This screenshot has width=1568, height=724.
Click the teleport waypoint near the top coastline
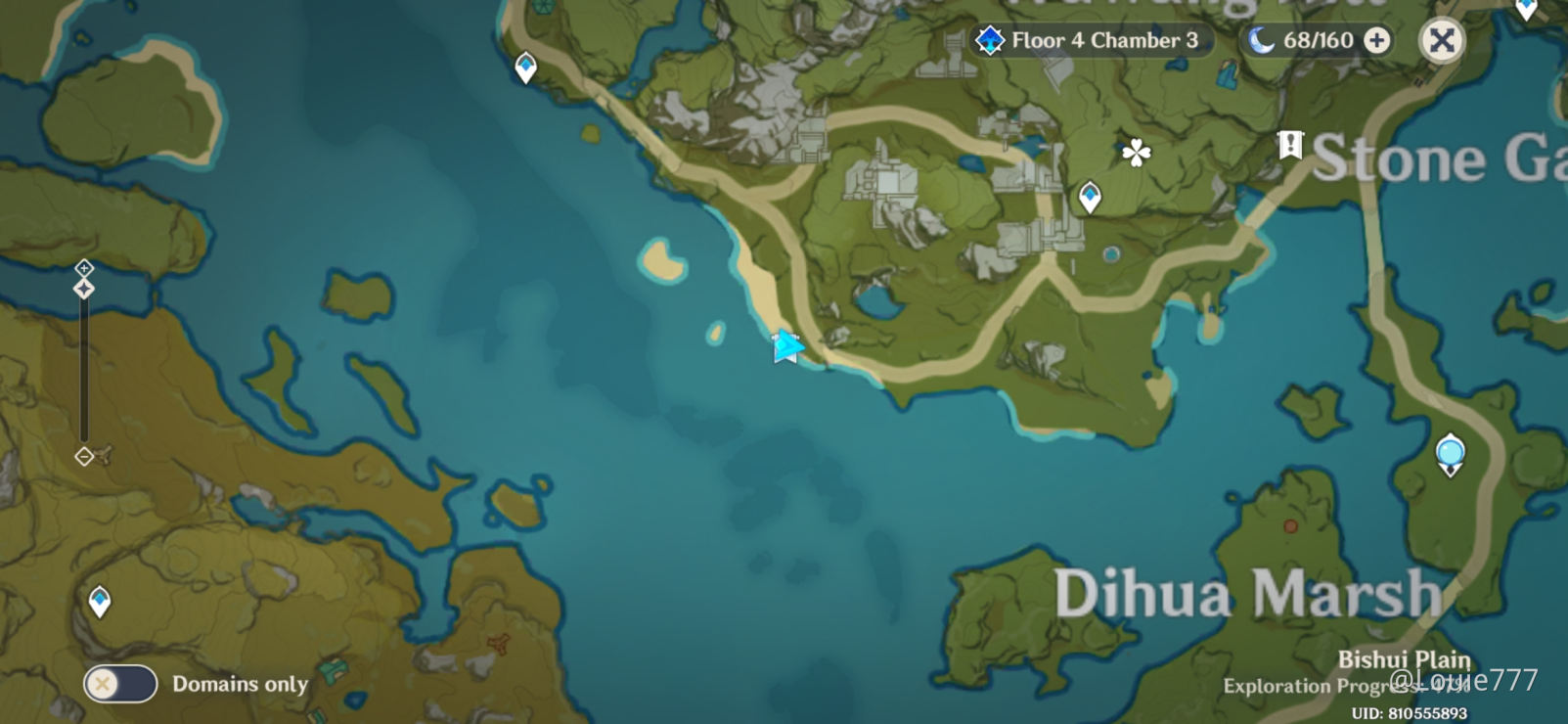click(x=525, y=65)
